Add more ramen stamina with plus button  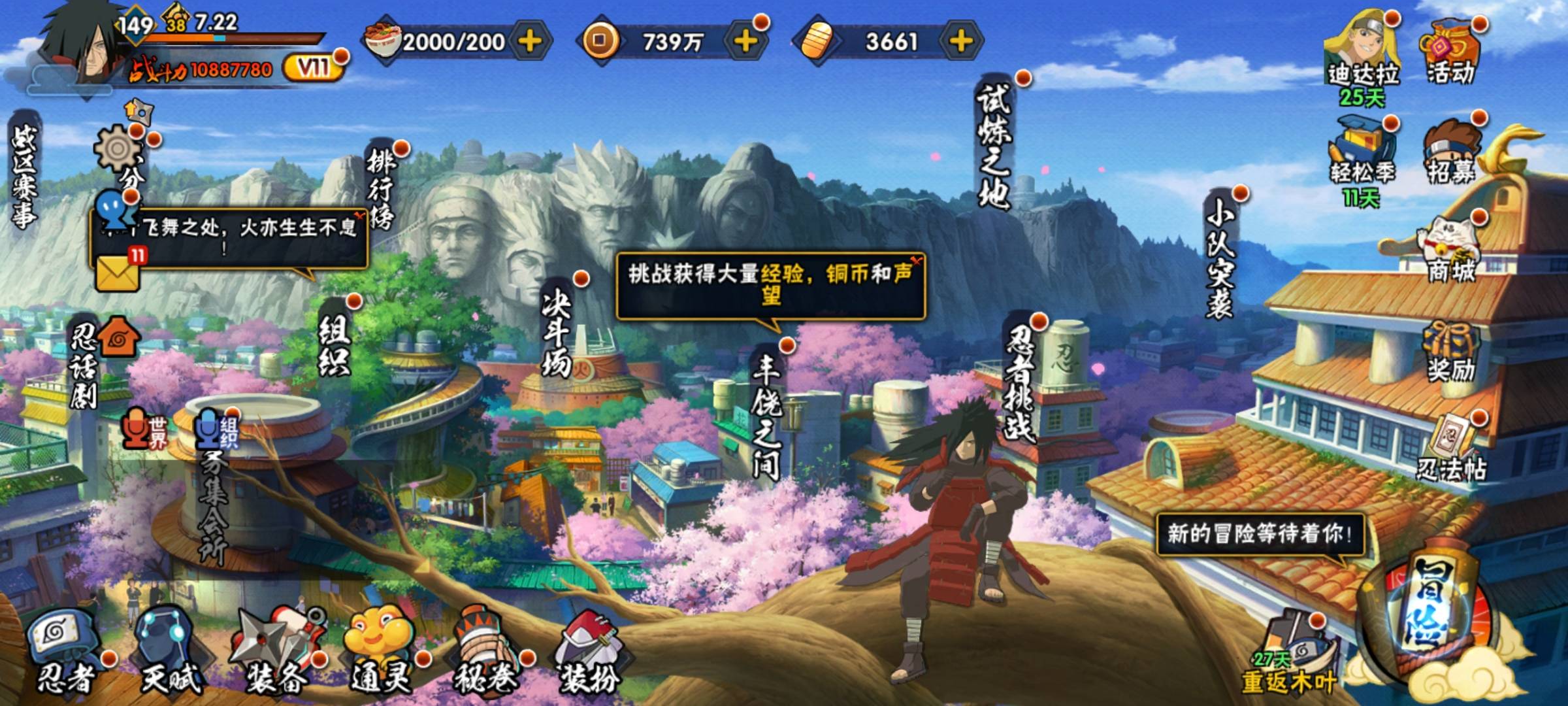(530, 41)
